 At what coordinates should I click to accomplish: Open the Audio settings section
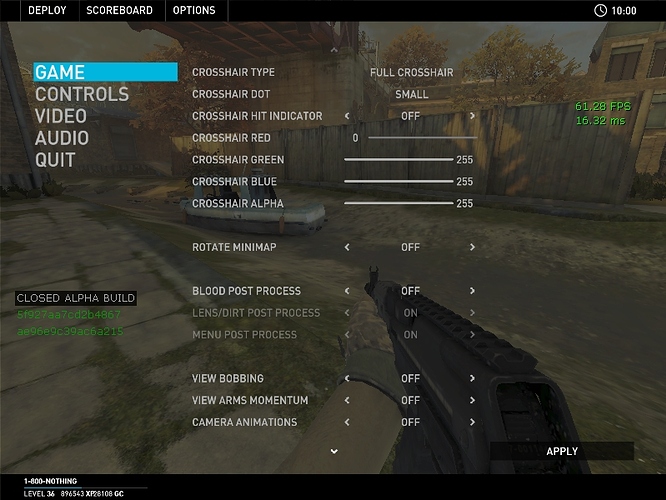point(62,138)
